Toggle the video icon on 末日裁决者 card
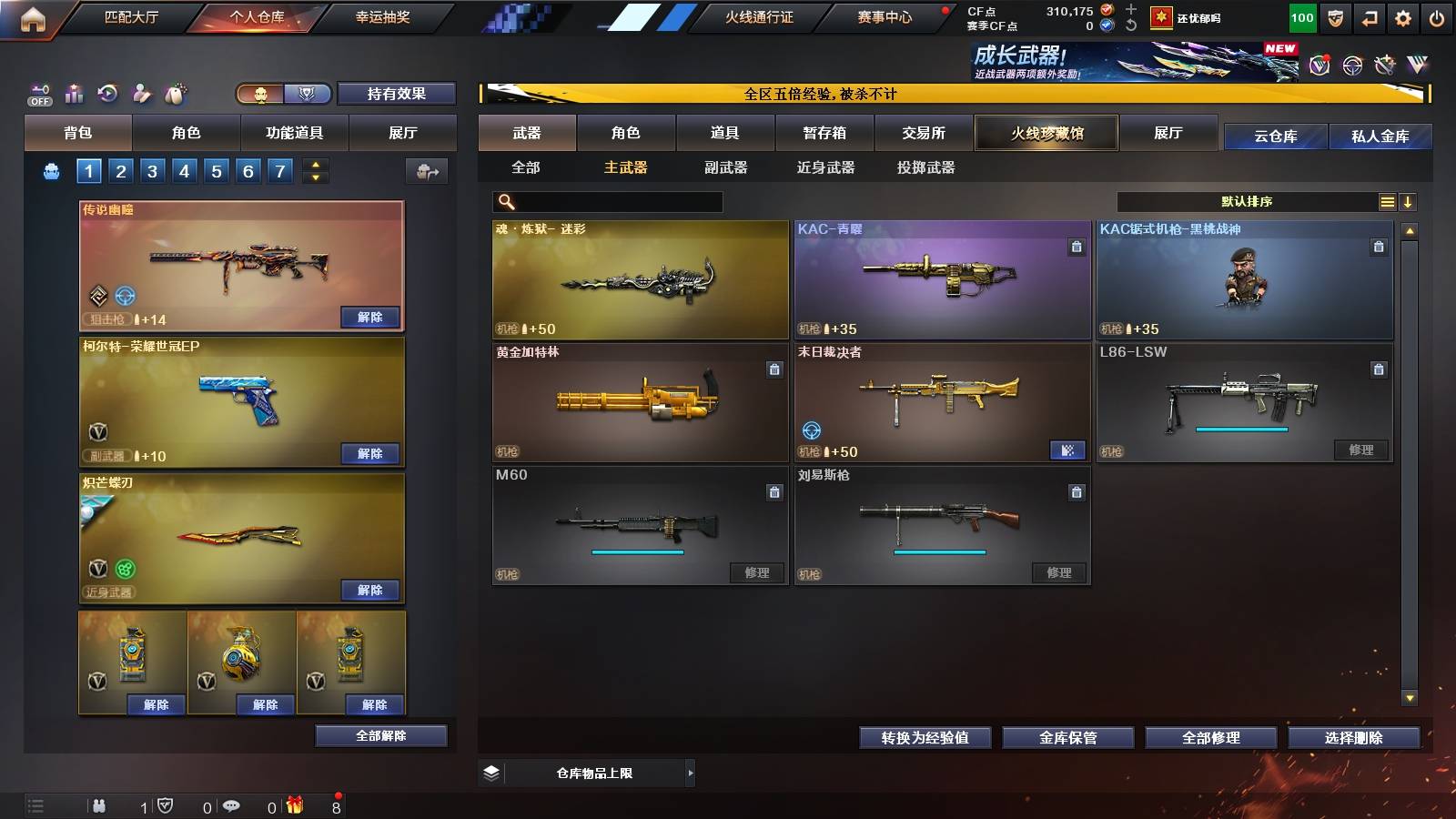Screen dimensions: 1456x819 [x=1067, y=450]
